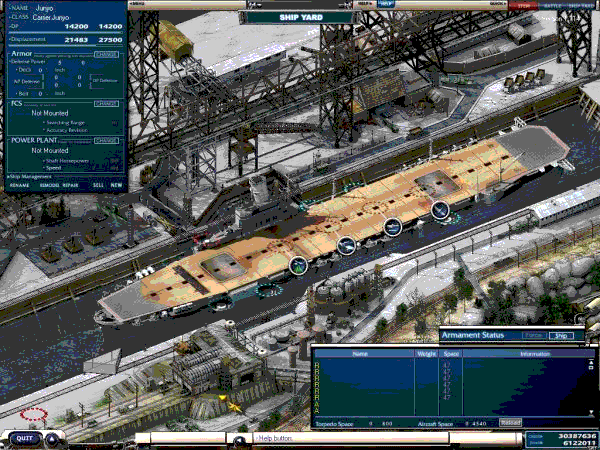Image resolution: width=600 pixels, height=450 pixels.
Task: Open the Help button in top bar
Action: (386, 4)
